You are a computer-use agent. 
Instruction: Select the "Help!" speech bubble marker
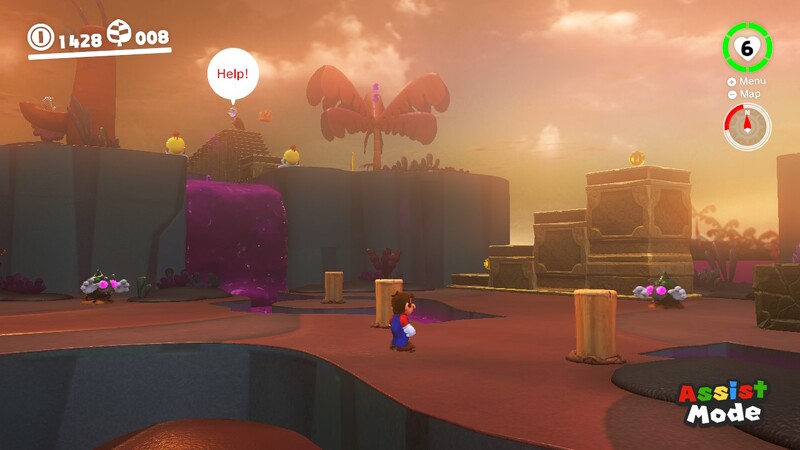coord(233,75)
